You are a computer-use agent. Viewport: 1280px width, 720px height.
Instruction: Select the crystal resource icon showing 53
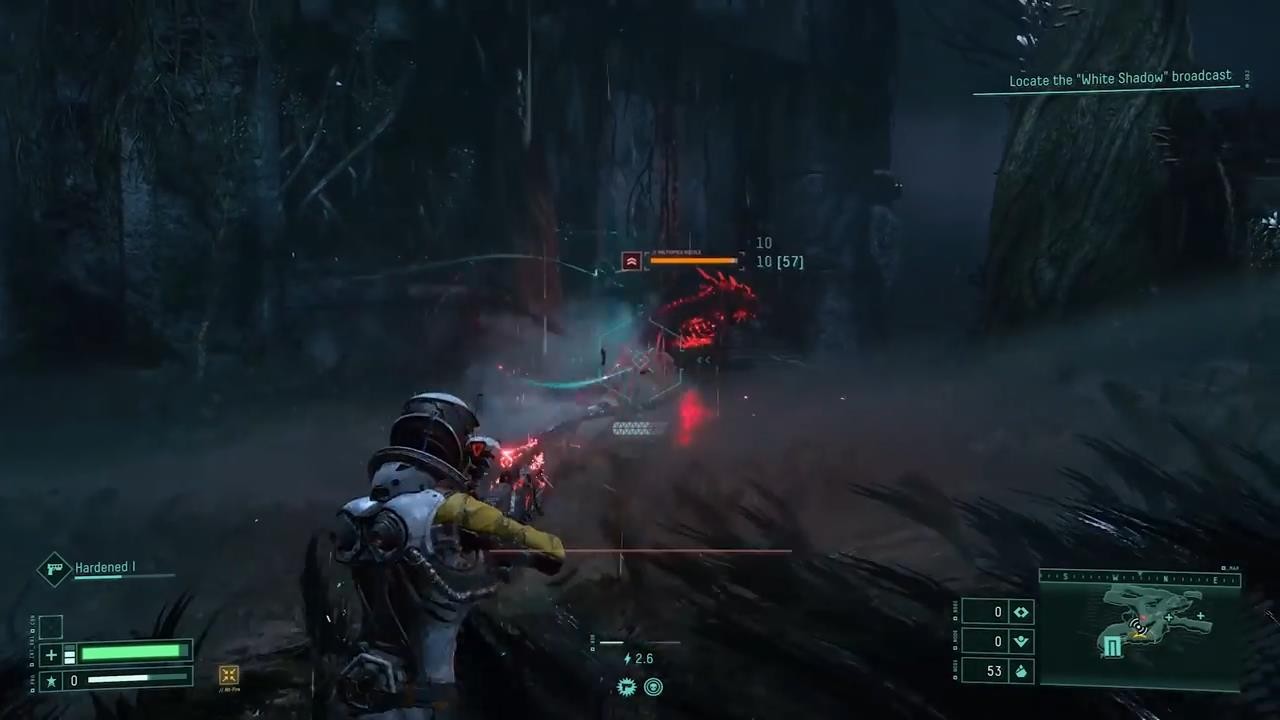(x=1021, y=671)
